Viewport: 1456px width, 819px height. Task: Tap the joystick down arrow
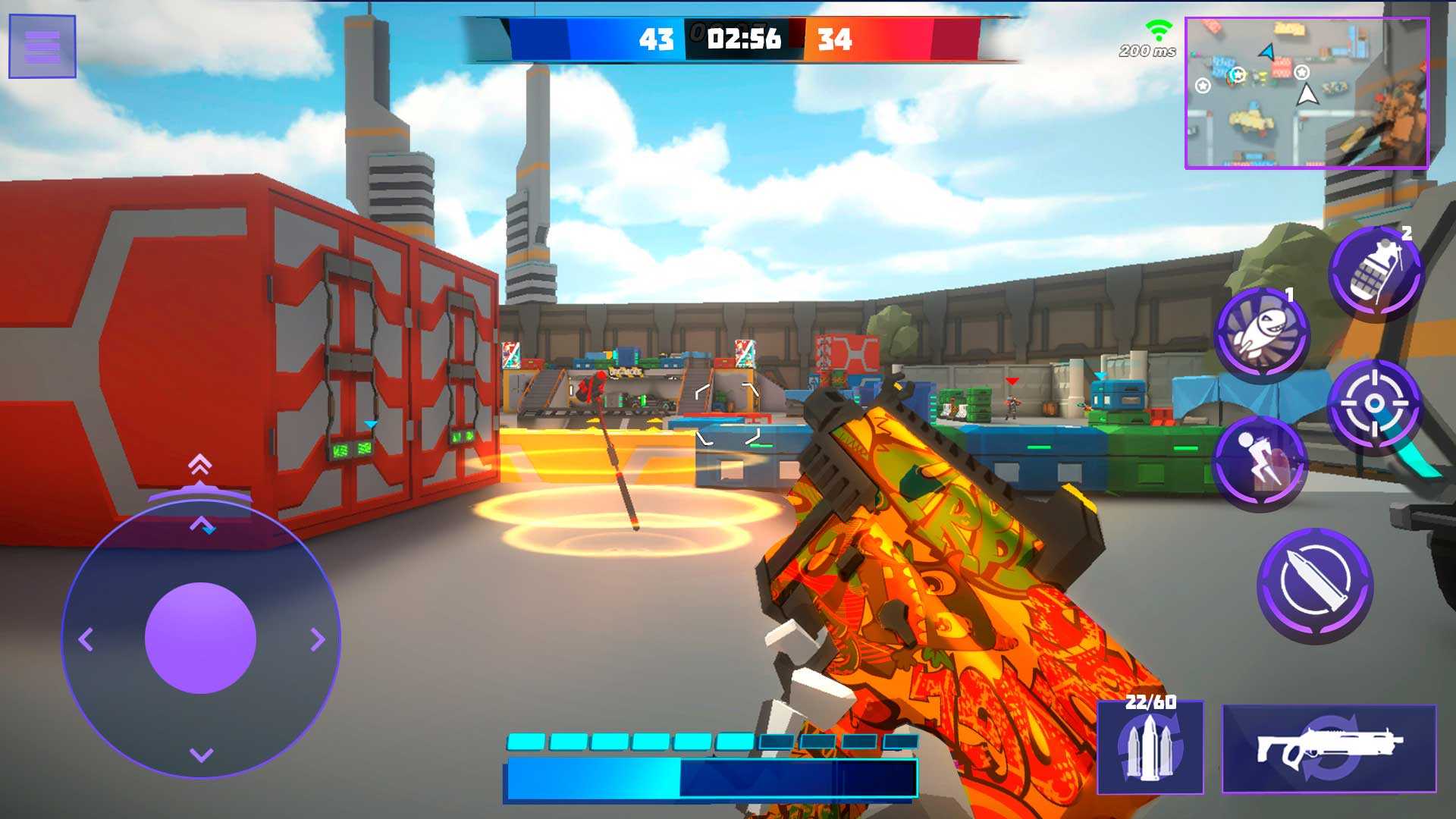click(201, 755)
